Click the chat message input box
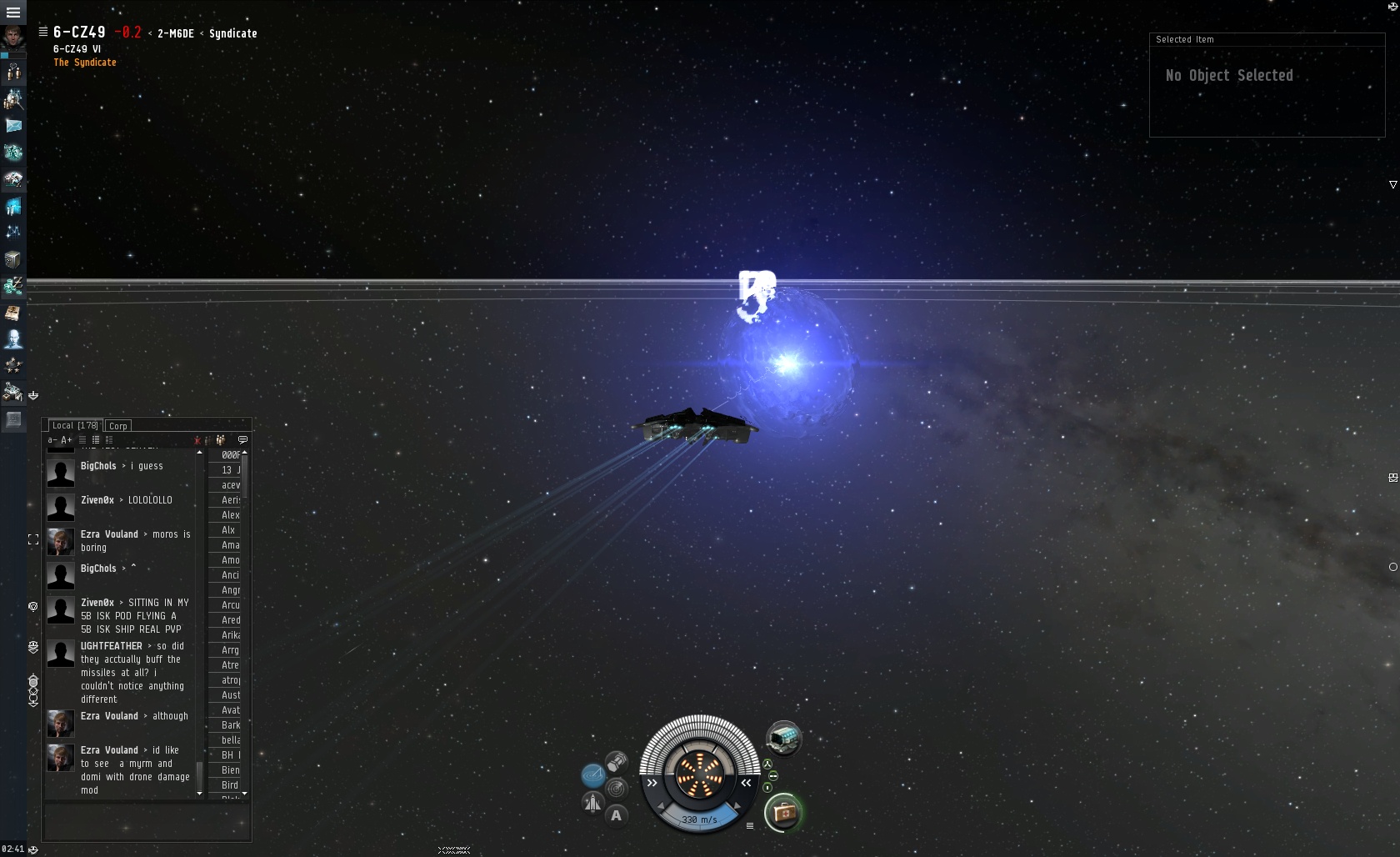Image resolution: width=1400 pixels, height=857 pixels. pyautogui.click(x=147, y=822)
